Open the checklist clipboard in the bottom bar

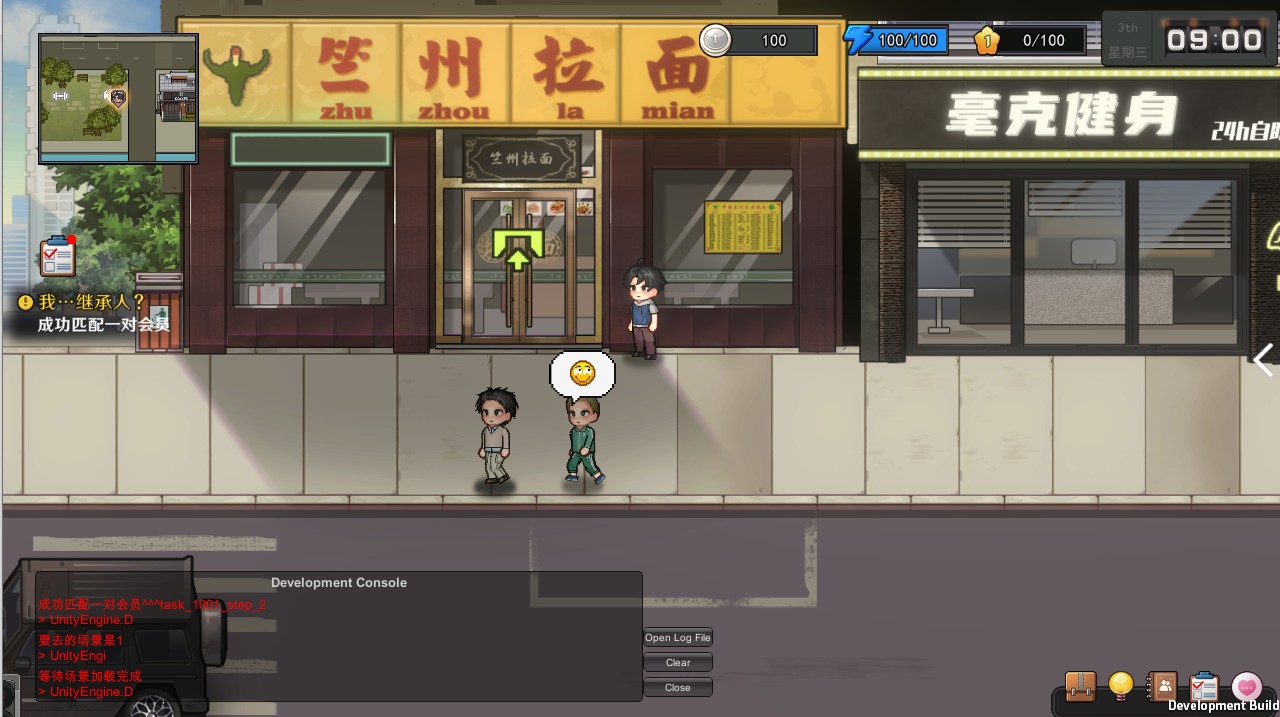pyautogui.click(x=1204, y=686)
